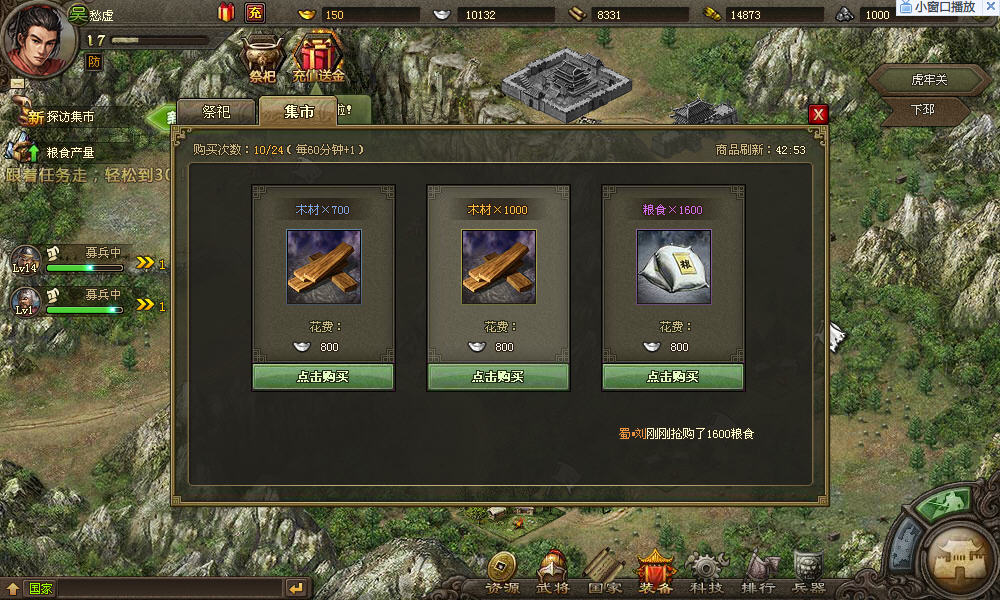Select the 集市 tab
The width and height of the screenshot is (1000, 600).
click(299, 112)
